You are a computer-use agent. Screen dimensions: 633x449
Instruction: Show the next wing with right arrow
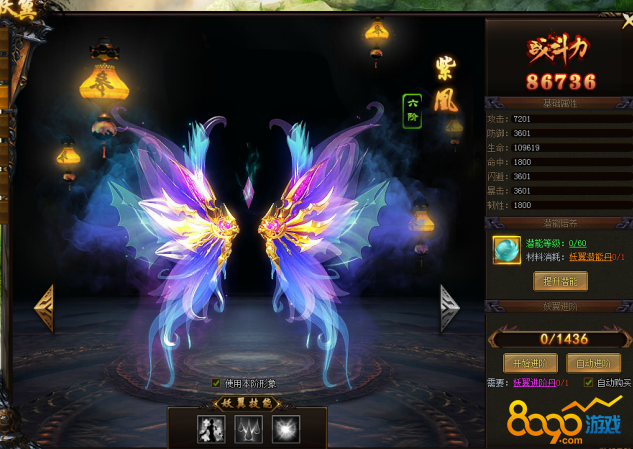pyautogui.click(x=450, y=309)
